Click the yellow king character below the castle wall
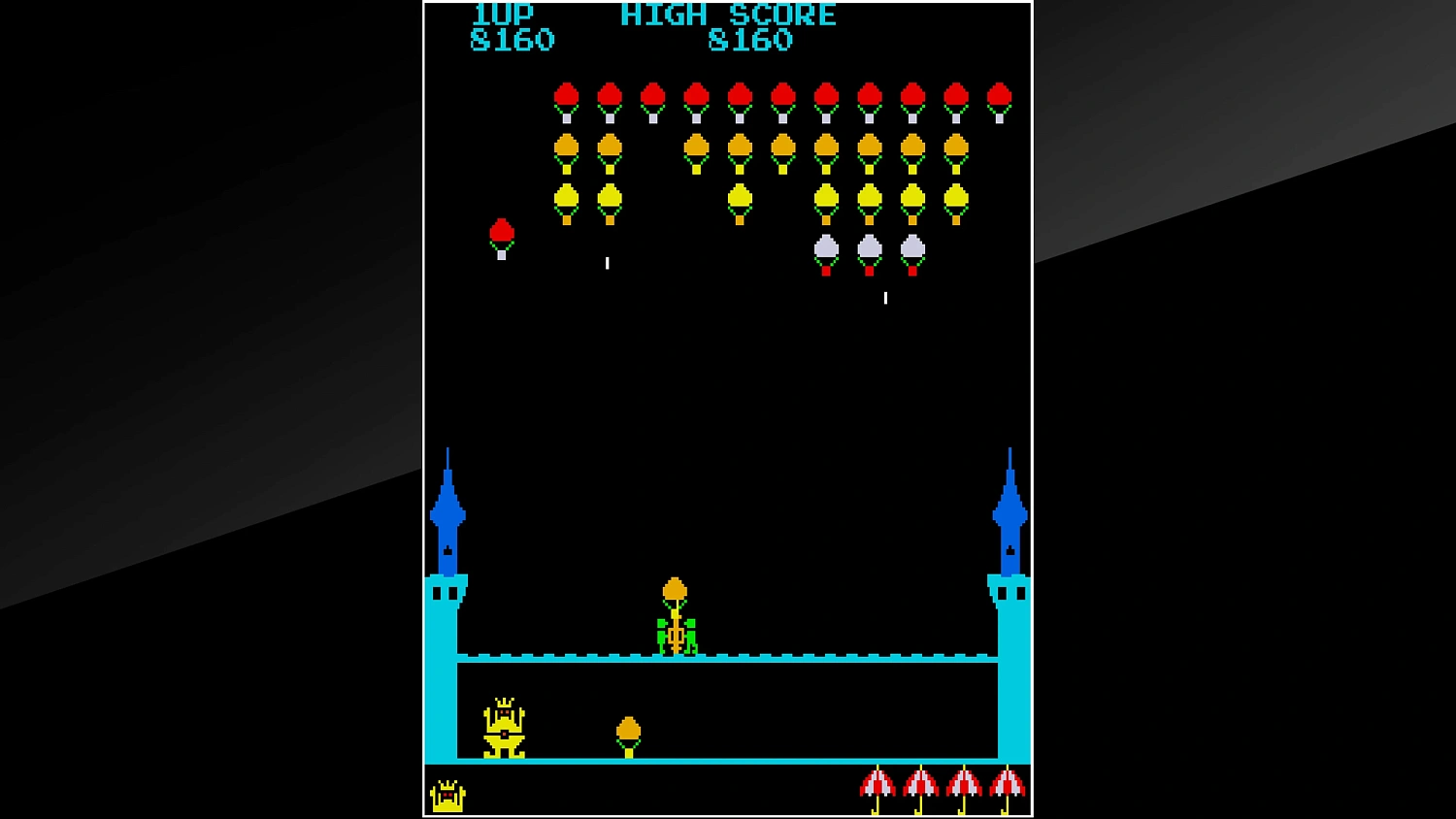Screen dimensions: 1456x819 click(x=503, y=726)
